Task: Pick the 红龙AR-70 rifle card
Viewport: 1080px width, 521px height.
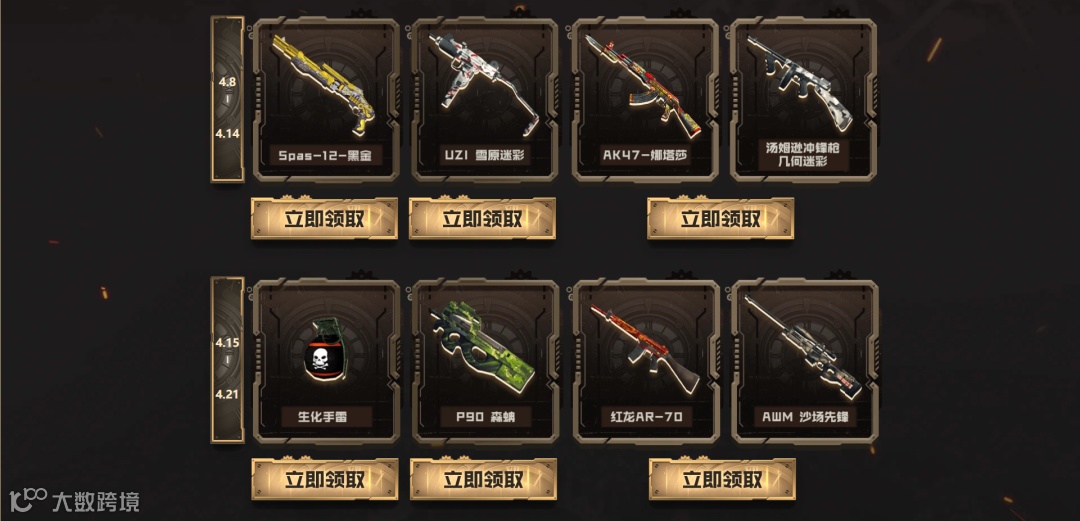Action: click(x=645, y=360)
